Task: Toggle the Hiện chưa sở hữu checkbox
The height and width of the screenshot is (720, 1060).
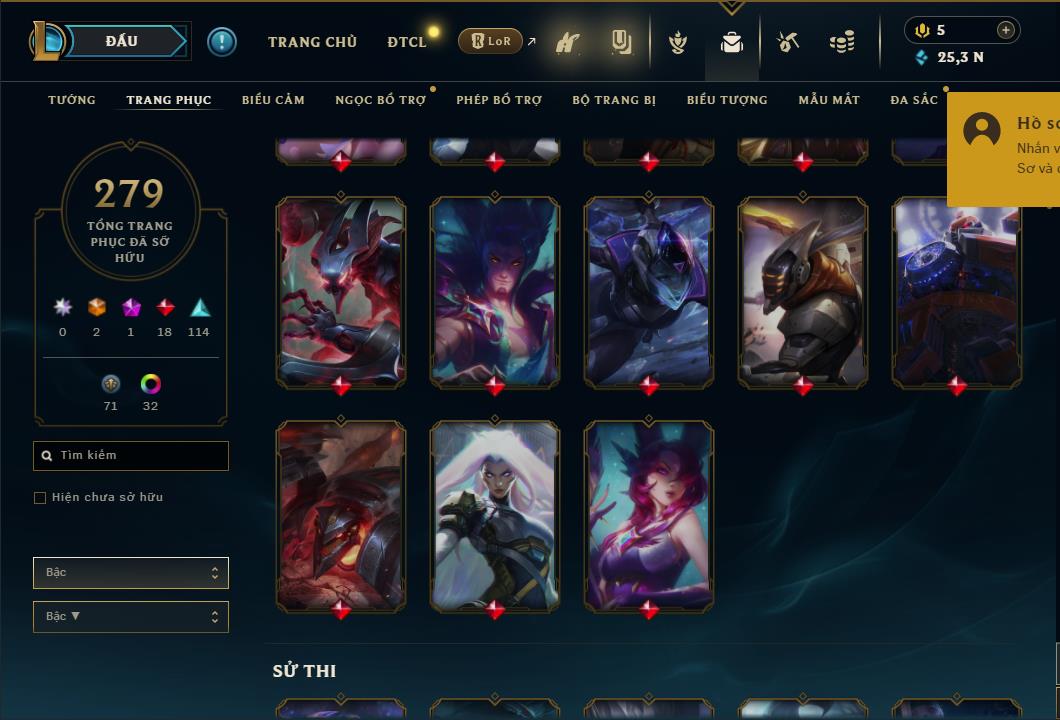Action: point(40,498)
